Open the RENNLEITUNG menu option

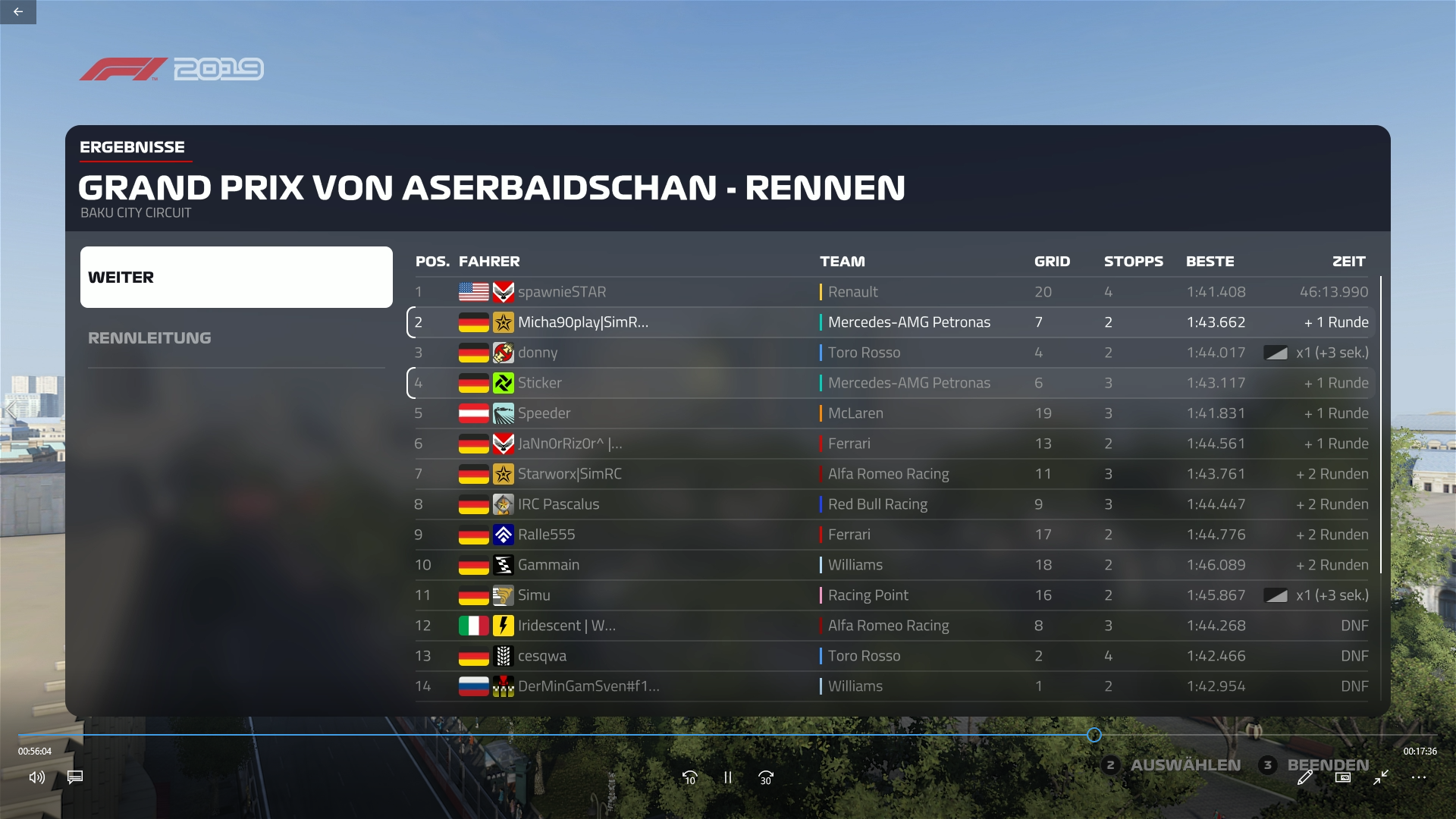(x=149, y=338)
